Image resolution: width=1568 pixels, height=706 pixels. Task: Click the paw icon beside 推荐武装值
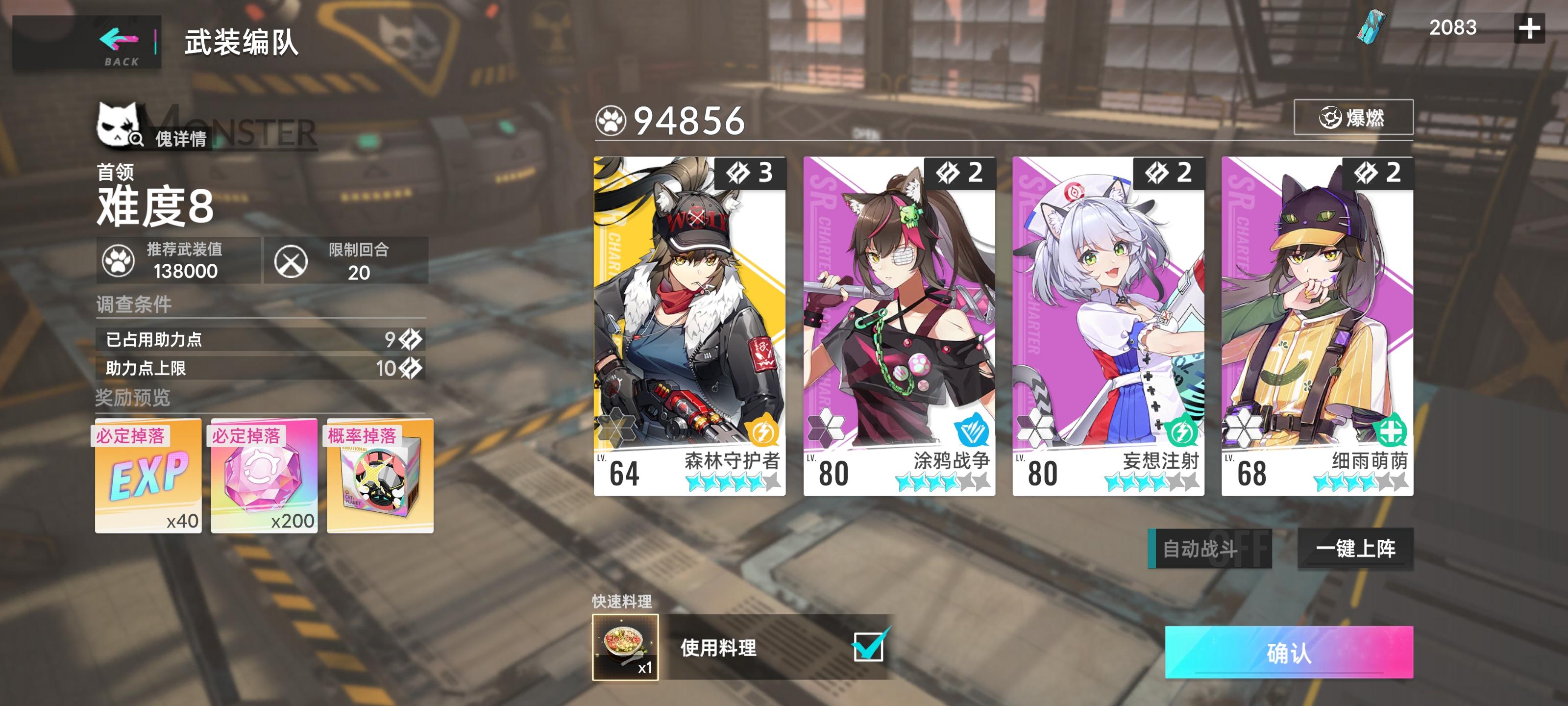coord(119,260)
